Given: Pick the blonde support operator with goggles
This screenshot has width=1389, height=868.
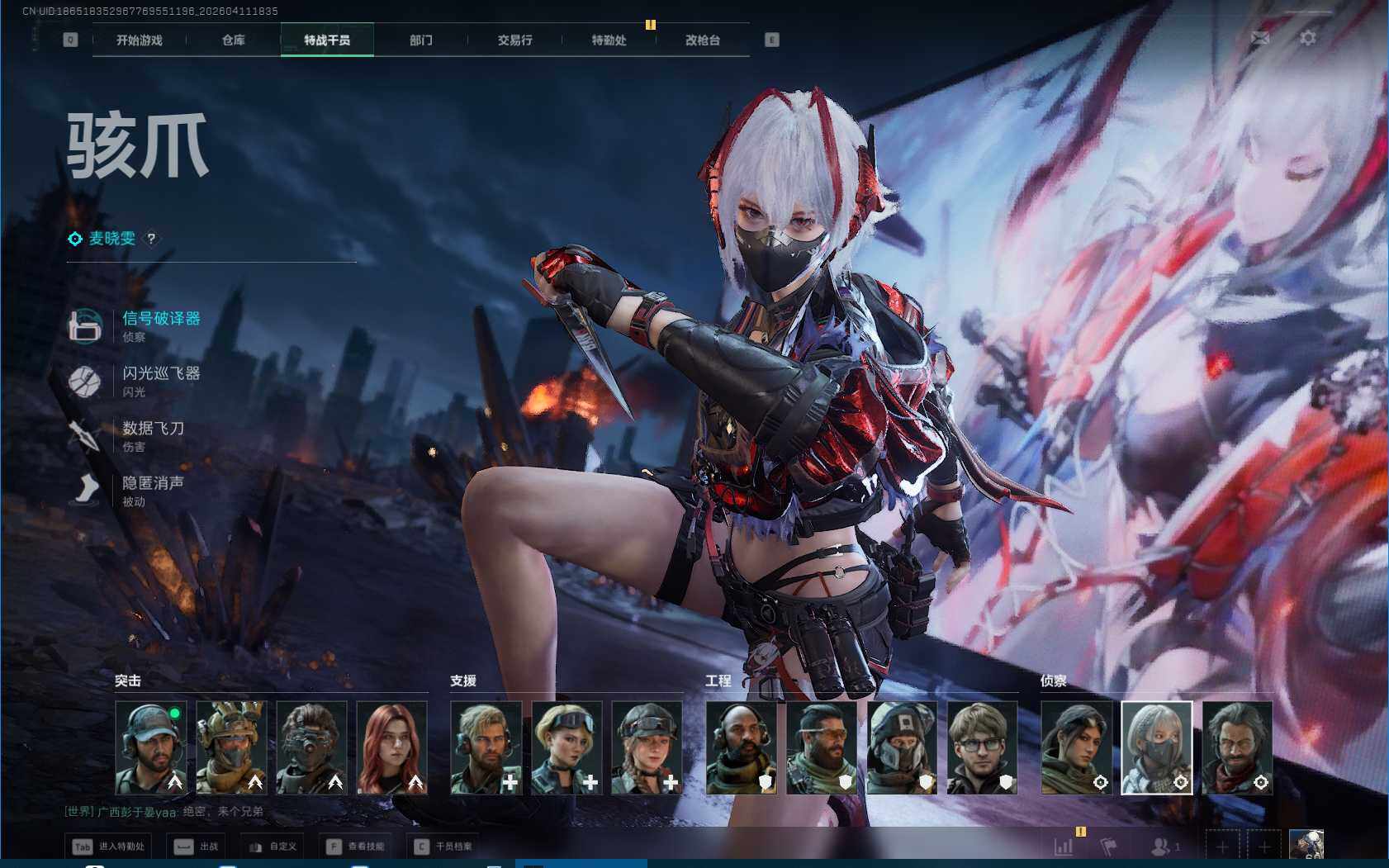Looking at the screenshot, I should [567, 747].
